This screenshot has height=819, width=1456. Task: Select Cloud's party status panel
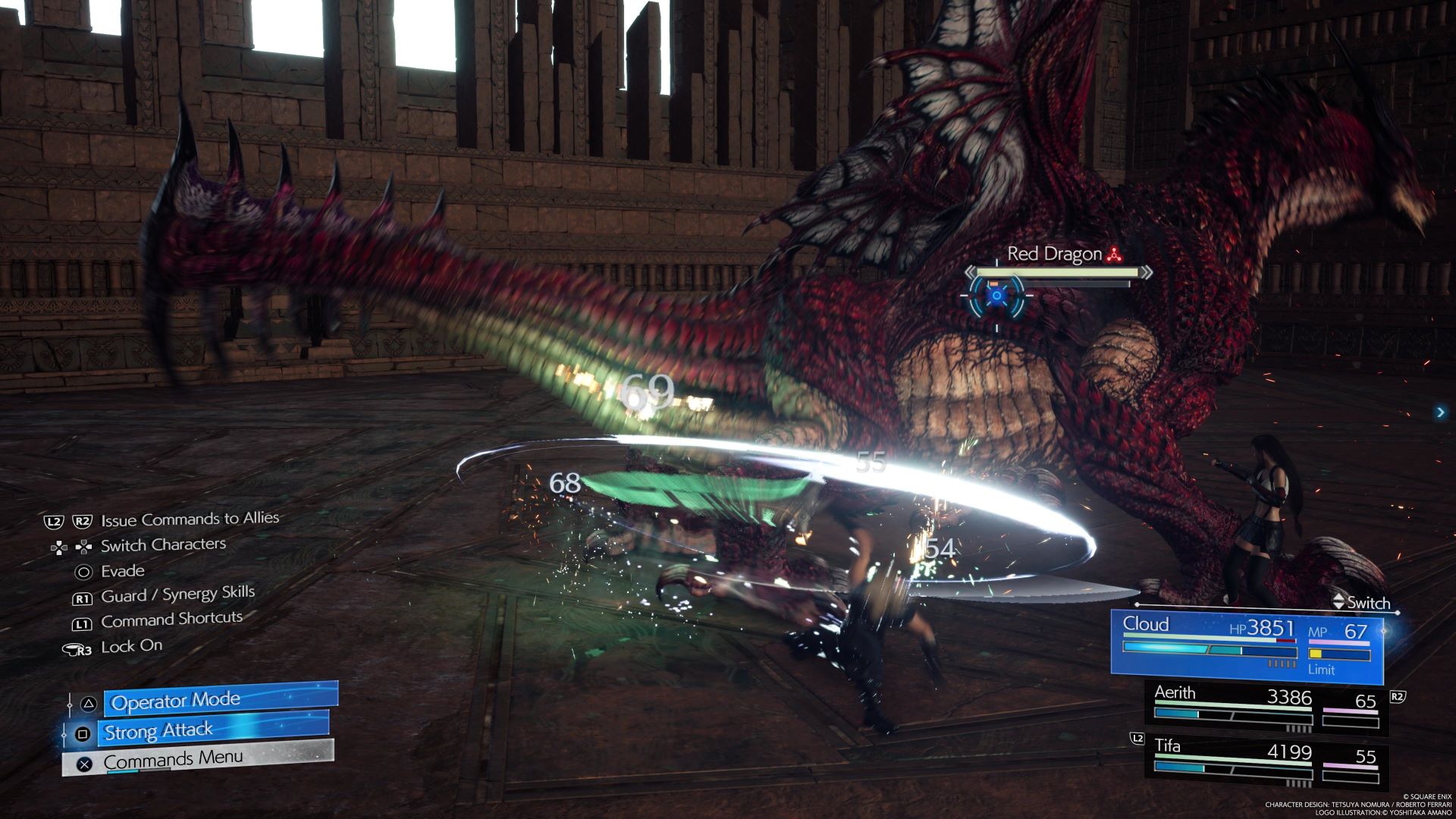click(x=1246, y=643)
